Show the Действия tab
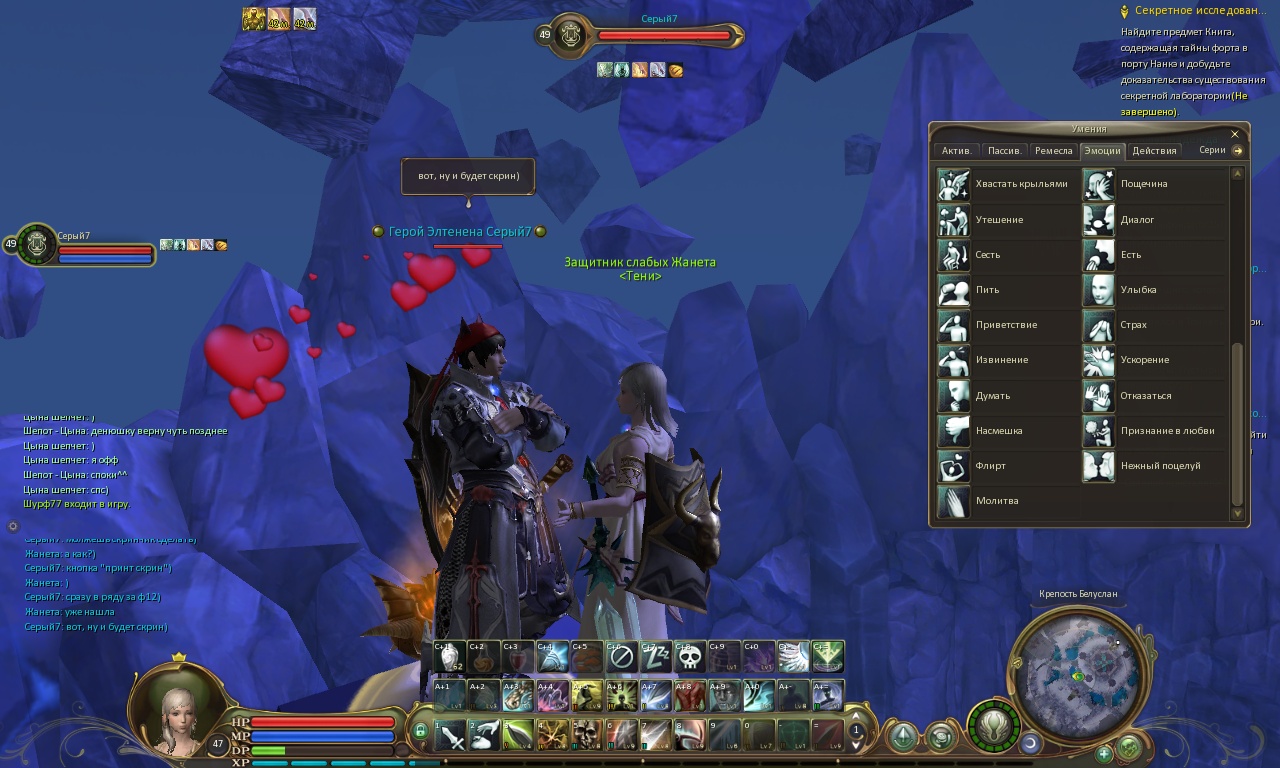The image size is (1280, 768). (x=1154, y=151)
